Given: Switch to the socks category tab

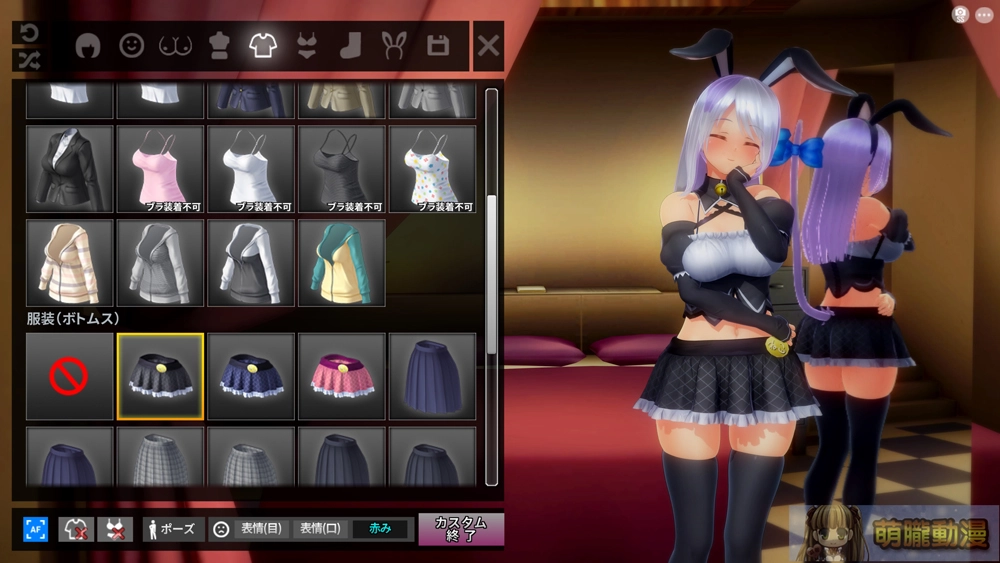Looking at the screenshot, I should tap(350, 46).
